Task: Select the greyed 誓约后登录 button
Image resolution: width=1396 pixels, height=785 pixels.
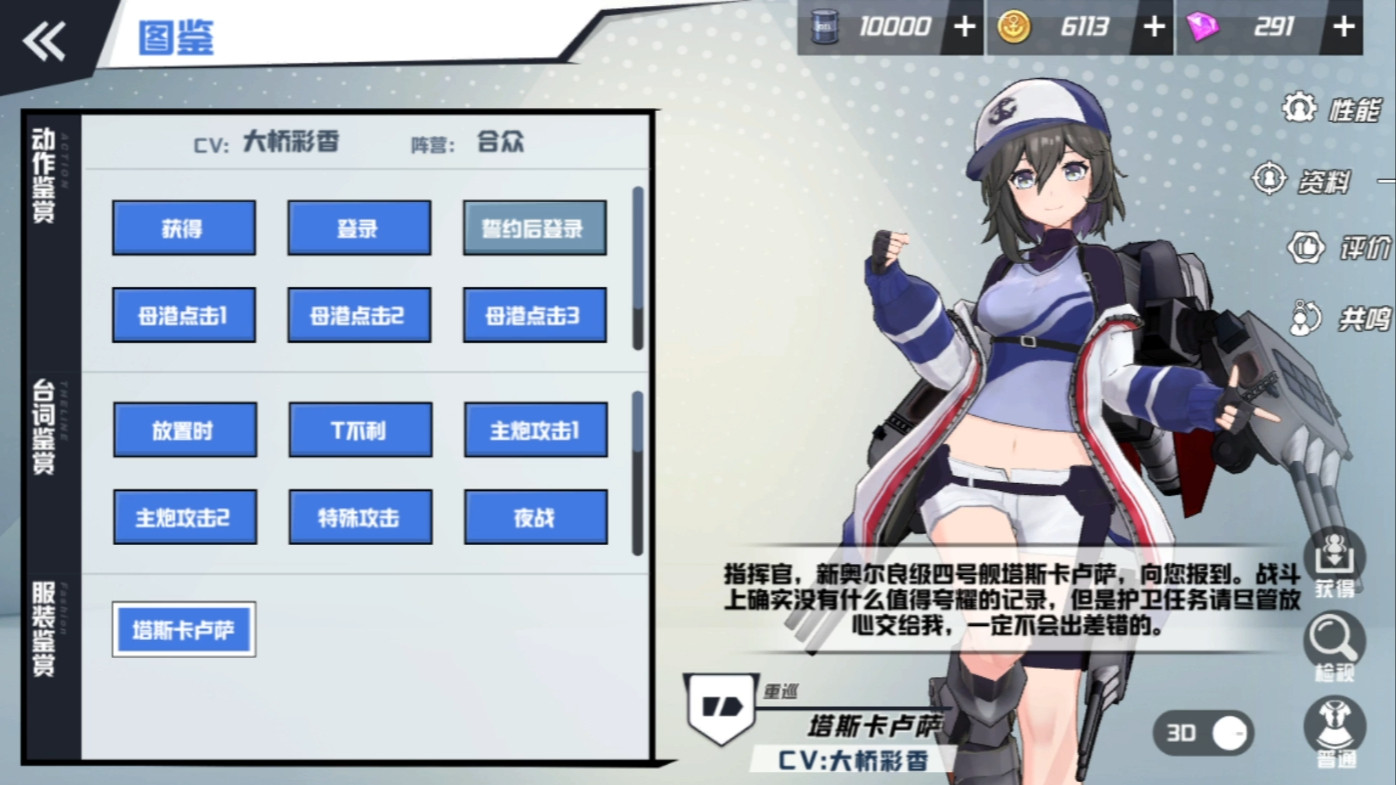Action: point(534,228)
